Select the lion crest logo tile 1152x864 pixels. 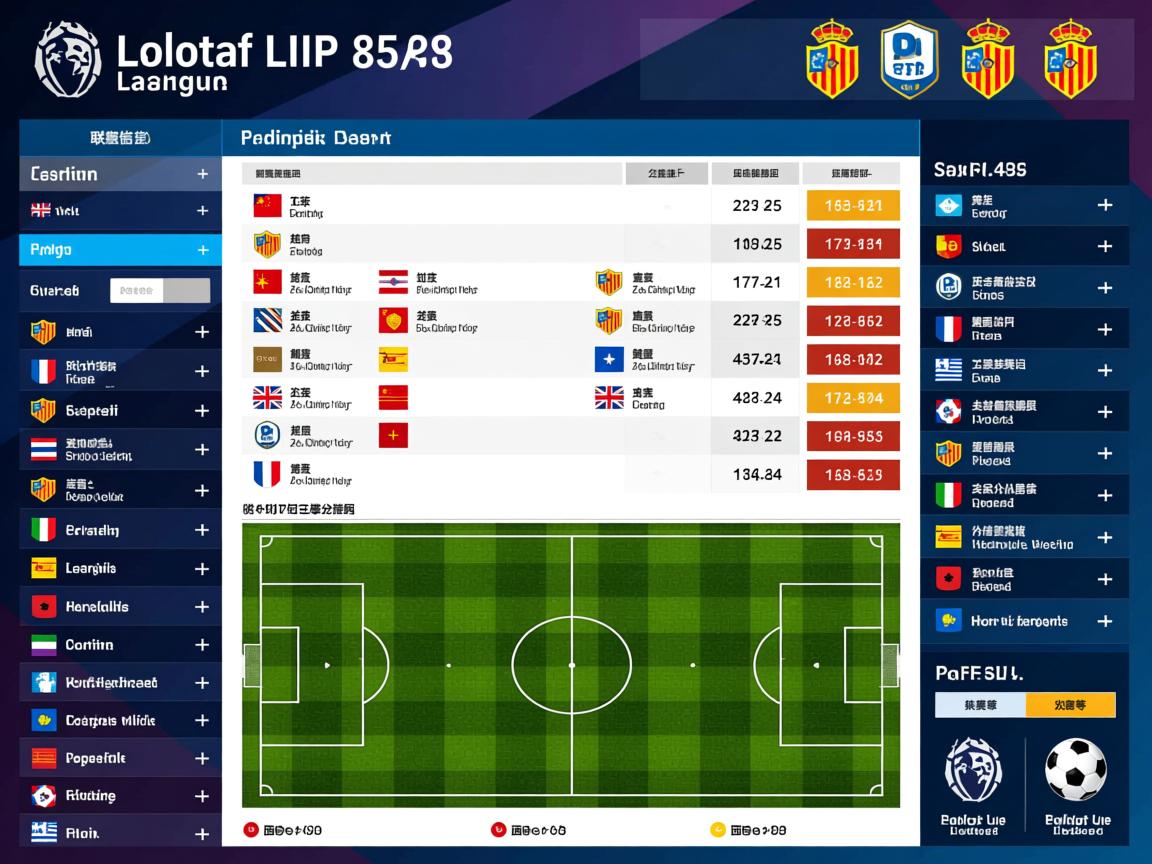(x=974, y=785)
